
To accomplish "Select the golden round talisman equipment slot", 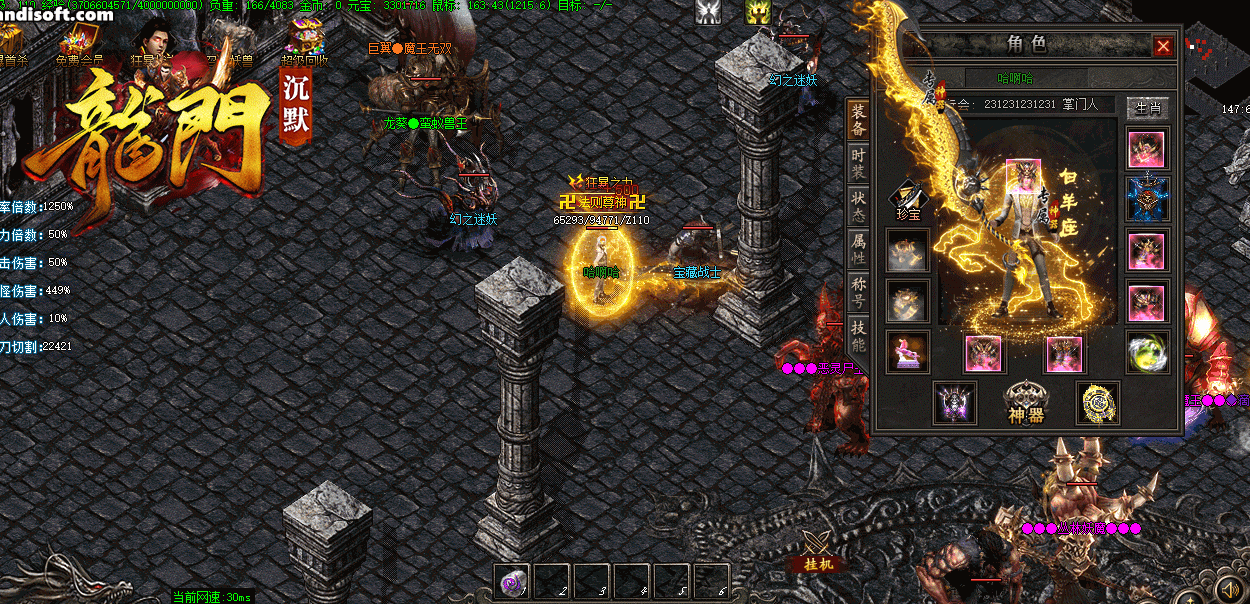I will click(1097, 402).
